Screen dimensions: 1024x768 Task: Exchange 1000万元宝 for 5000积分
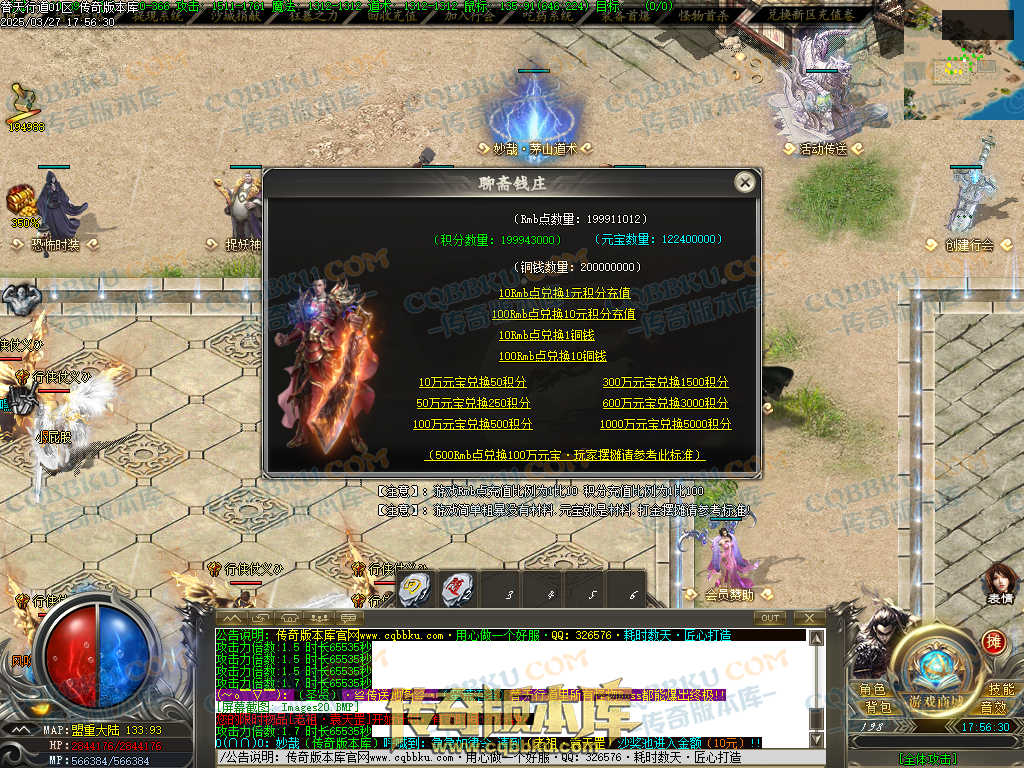[x=665, y=424]
